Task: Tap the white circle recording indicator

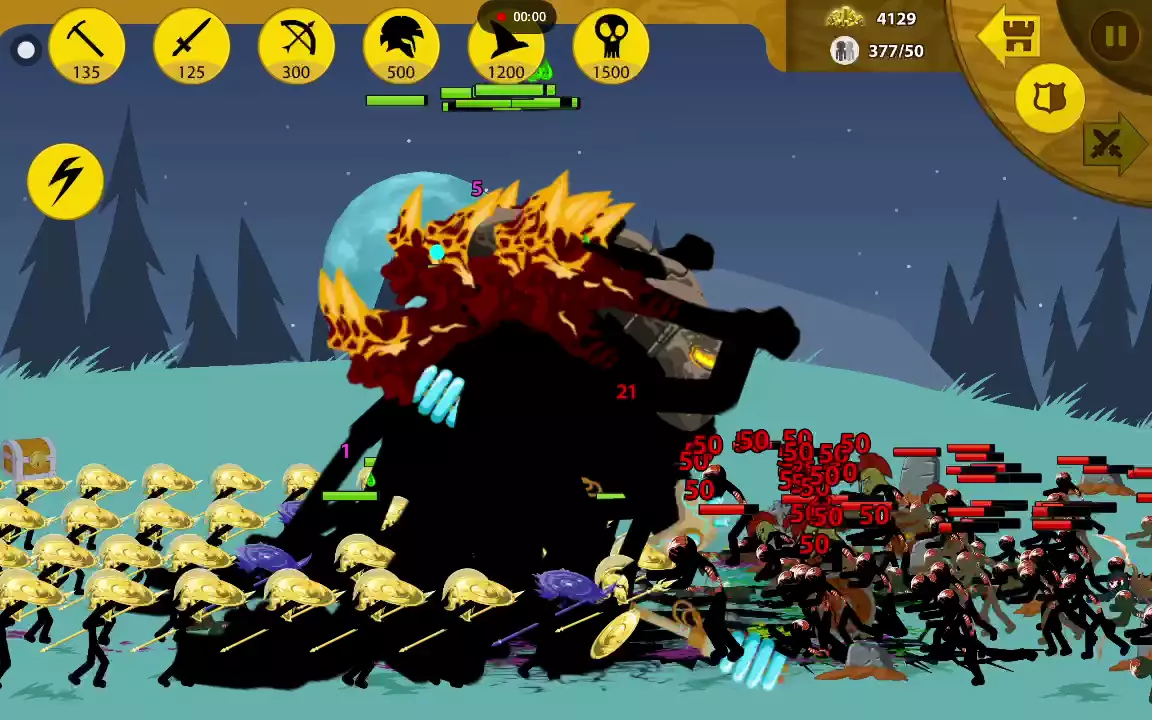Action: click(x=26, y=50)
